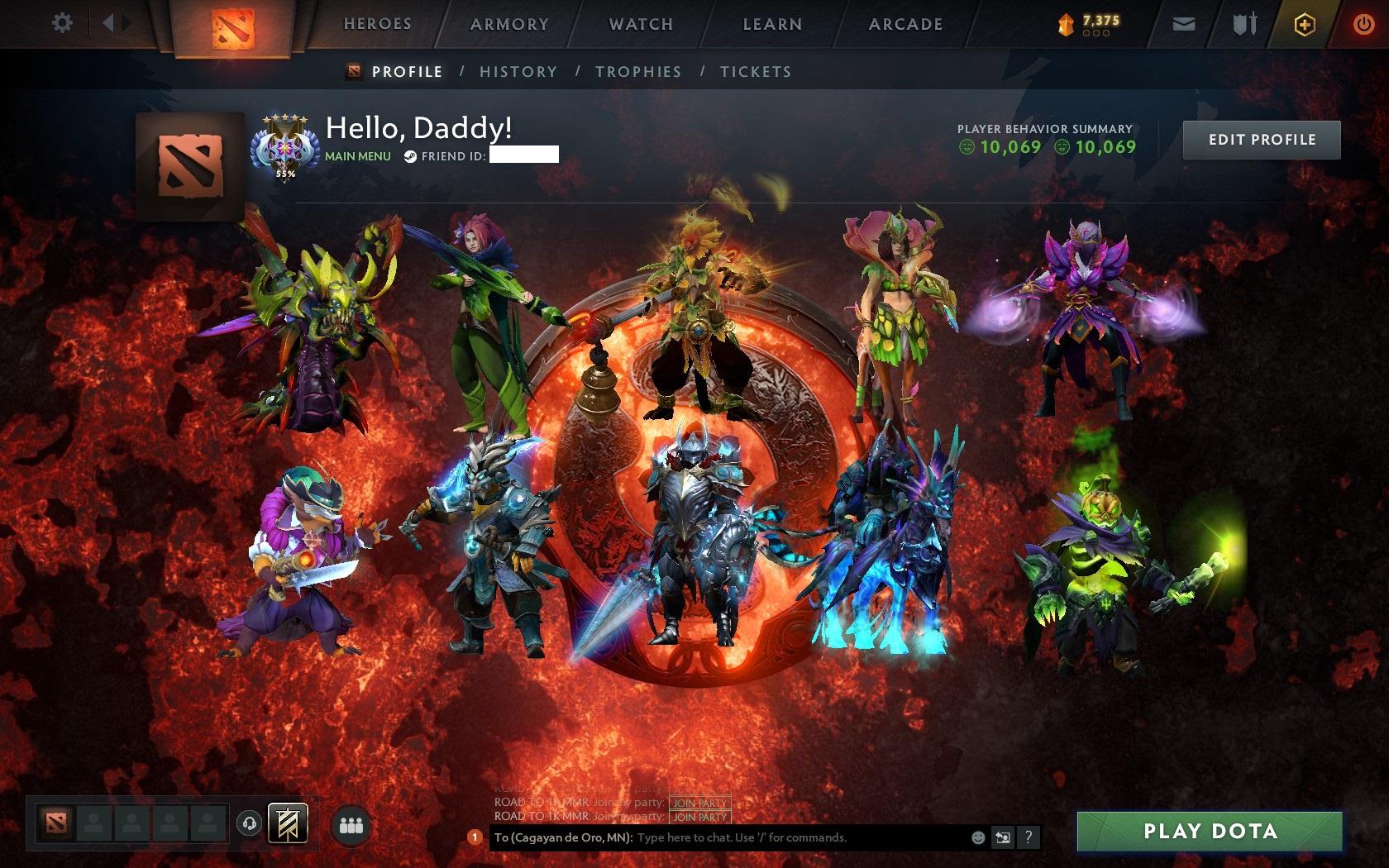The height and width of the screenshot is (868, 1389).
Task: Click the power/exit icon top right
Action: tap(1364, 23)
